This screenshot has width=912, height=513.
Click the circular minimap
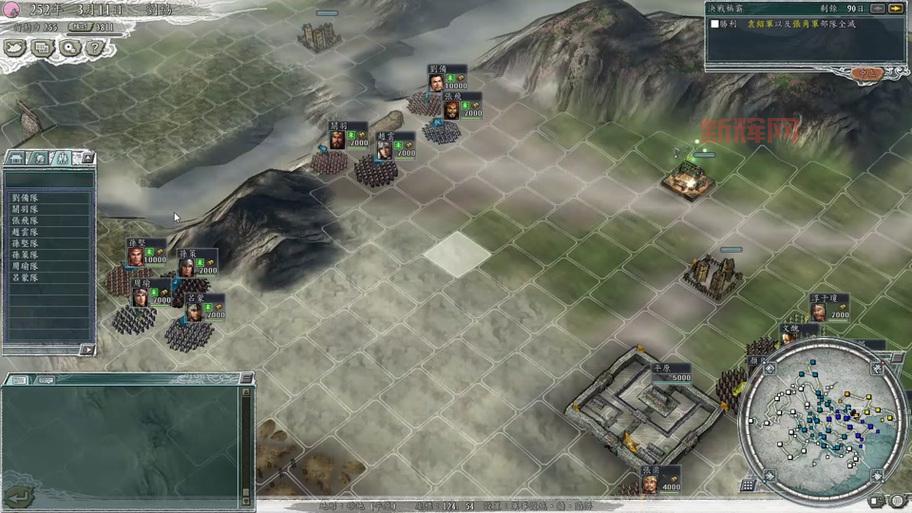(x=820, y=408)
